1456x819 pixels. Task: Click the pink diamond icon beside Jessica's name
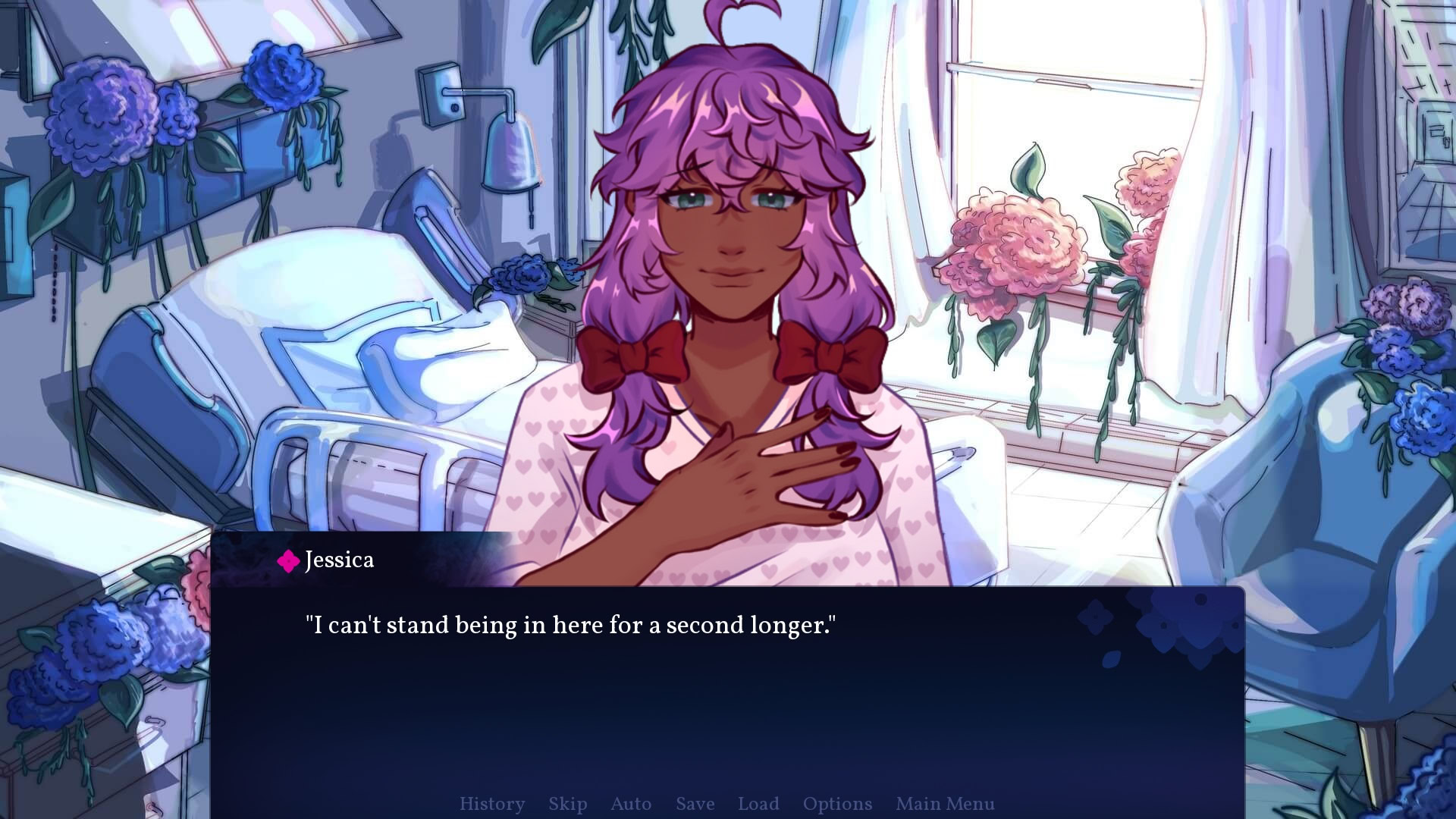pyautogui.click(x=287, y=560)
